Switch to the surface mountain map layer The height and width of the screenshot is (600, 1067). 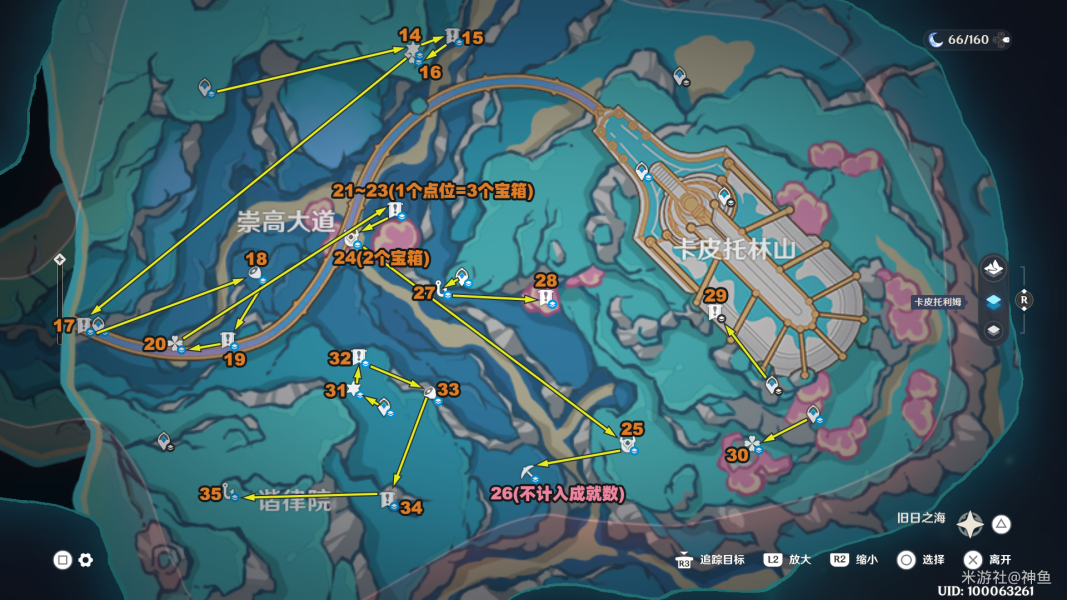coord(993,268)
